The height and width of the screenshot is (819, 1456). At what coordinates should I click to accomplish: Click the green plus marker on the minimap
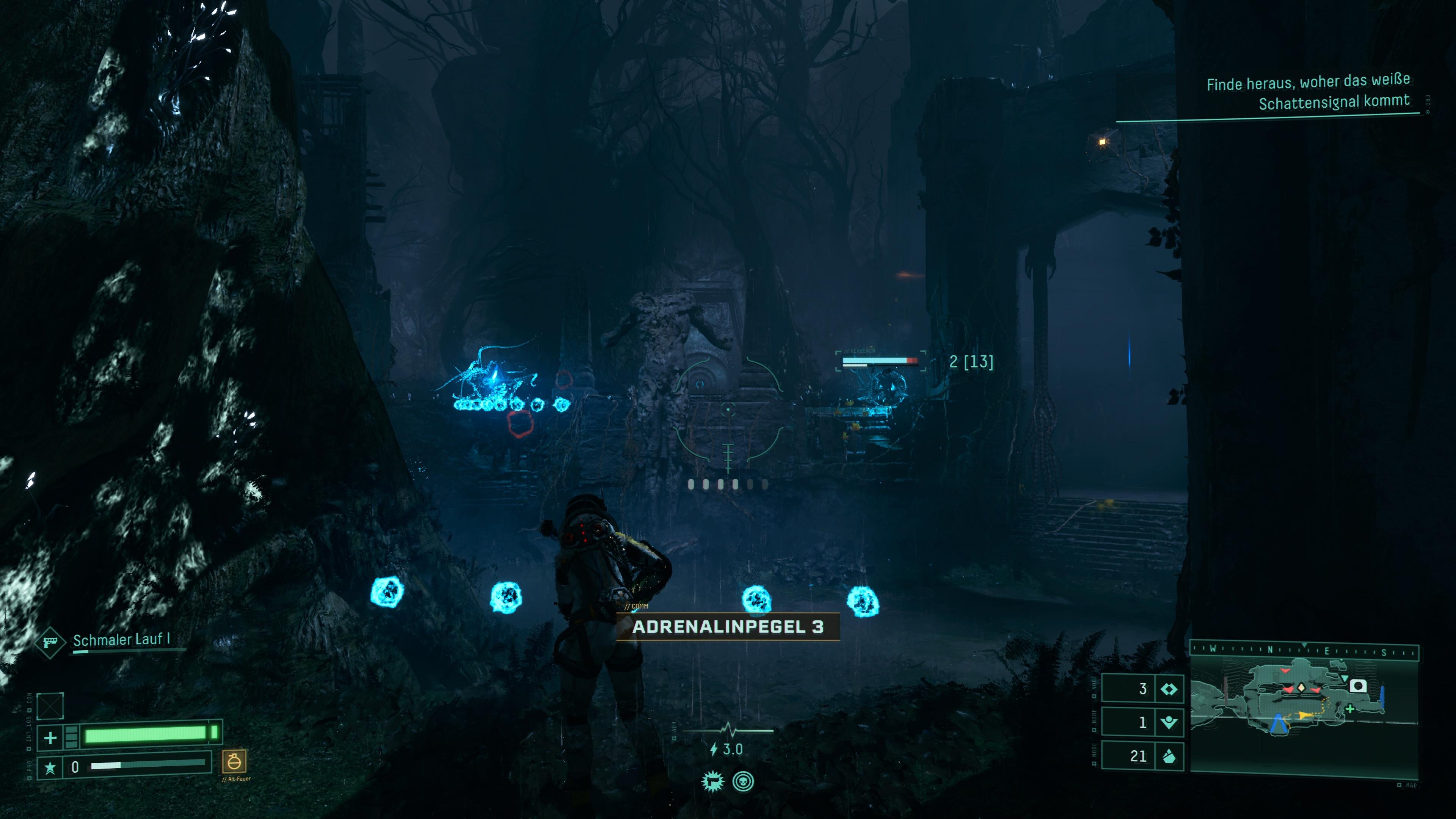point(1350,708)
